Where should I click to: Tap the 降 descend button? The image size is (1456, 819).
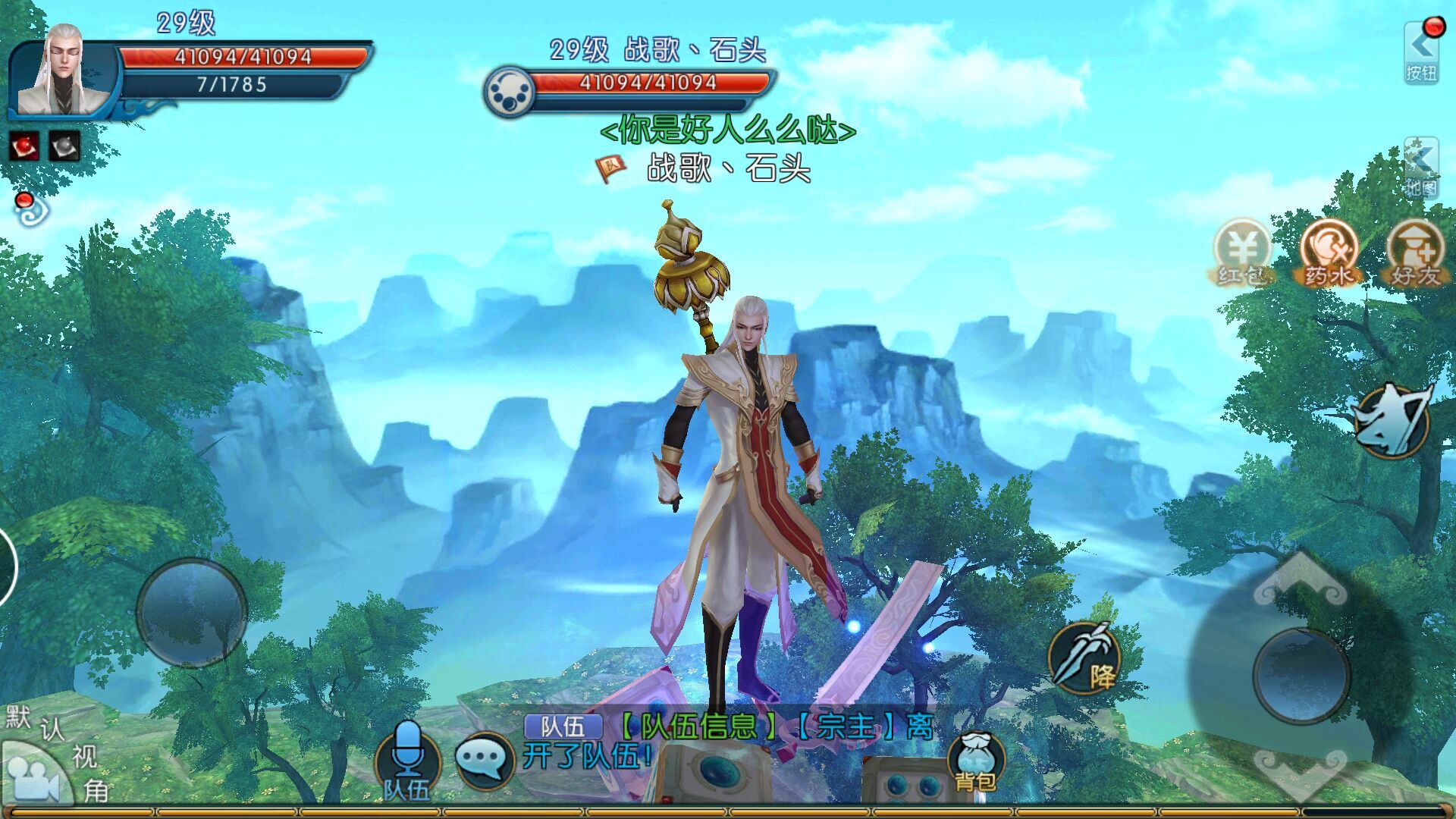click(1084, 658)
